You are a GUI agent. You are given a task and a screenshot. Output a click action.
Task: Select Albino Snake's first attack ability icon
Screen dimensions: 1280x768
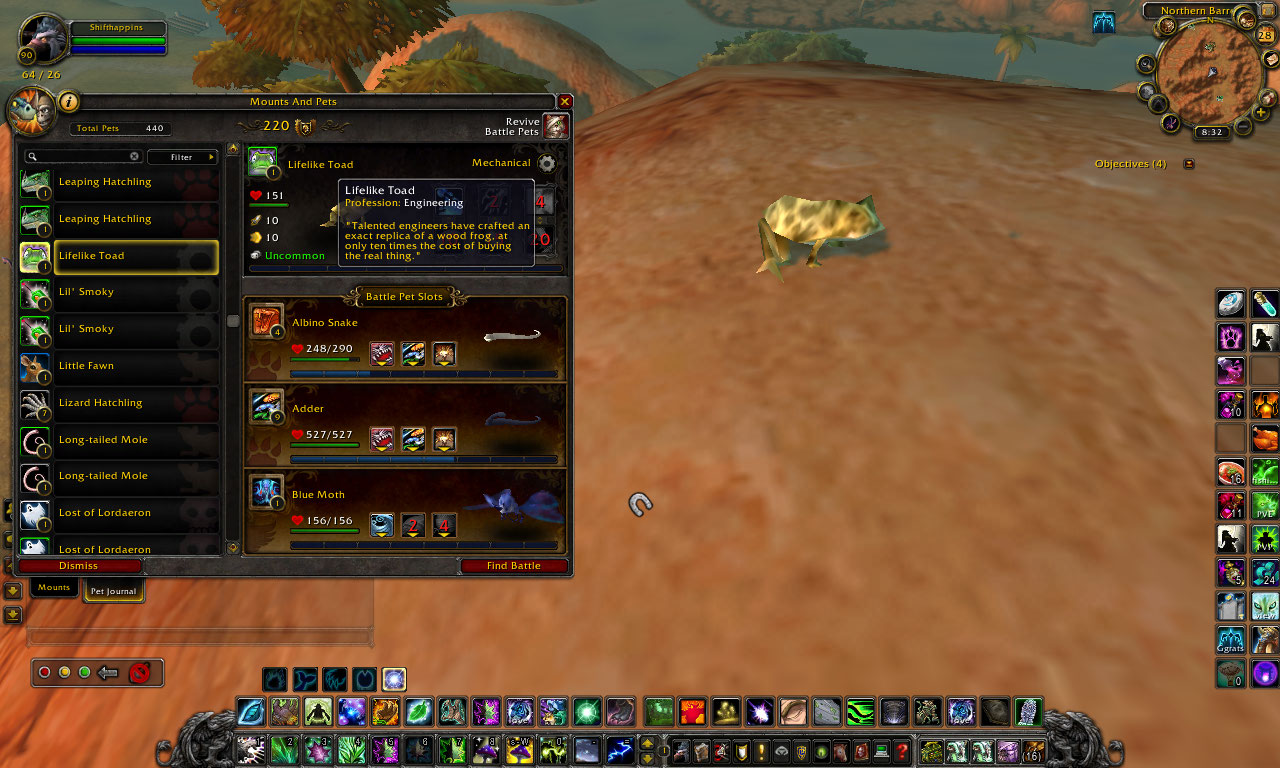(x=381, y=353)
